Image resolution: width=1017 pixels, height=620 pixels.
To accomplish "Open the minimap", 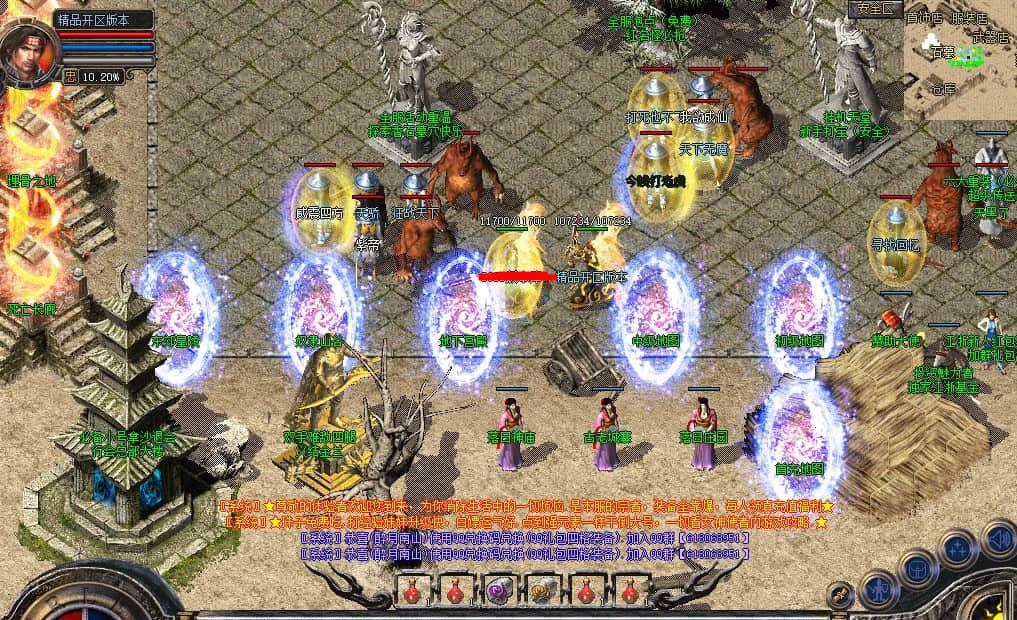I will tap(959, 60).
